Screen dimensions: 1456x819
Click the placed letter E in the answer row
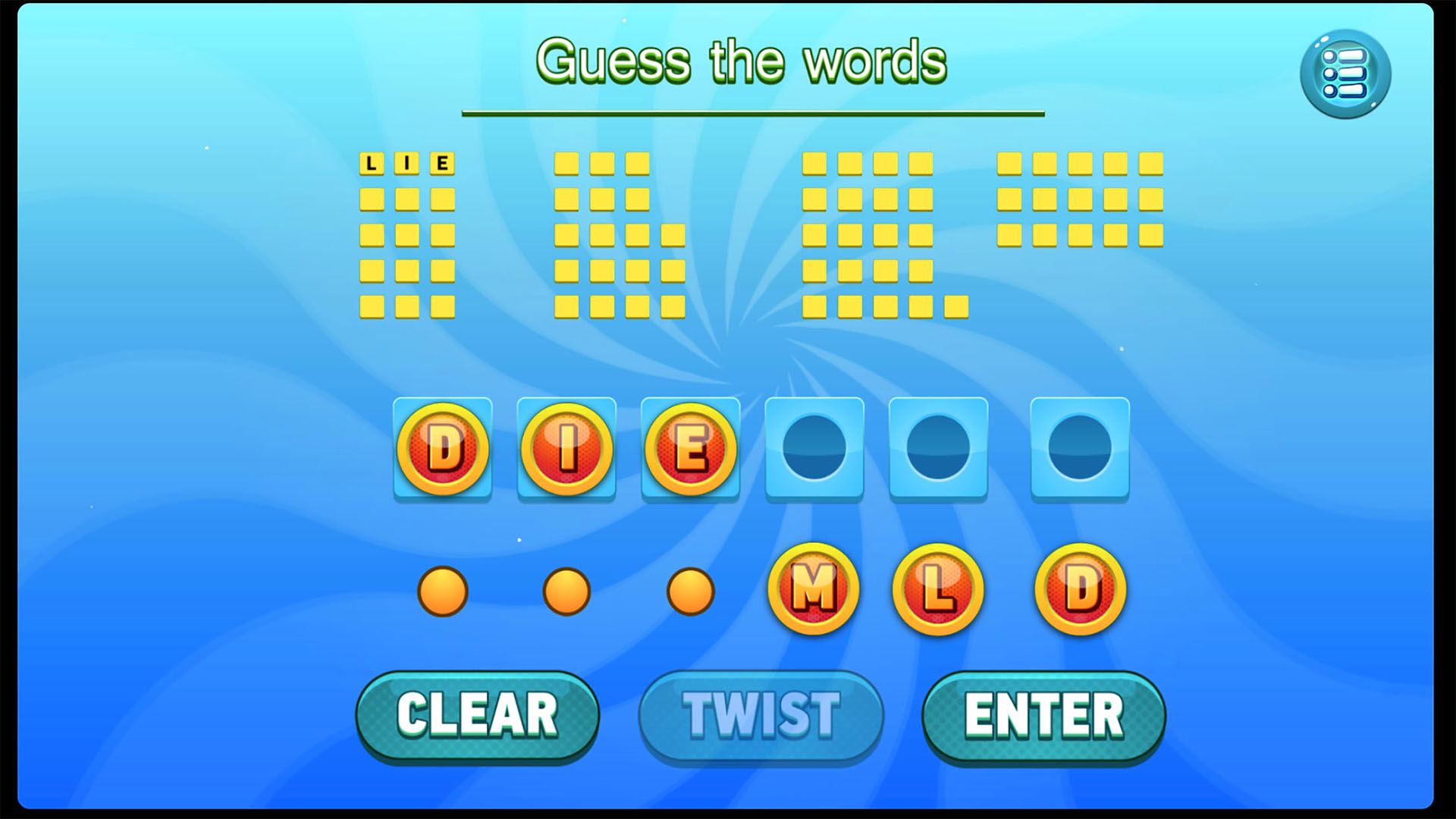pyautogui.click(x=689, y=449)
